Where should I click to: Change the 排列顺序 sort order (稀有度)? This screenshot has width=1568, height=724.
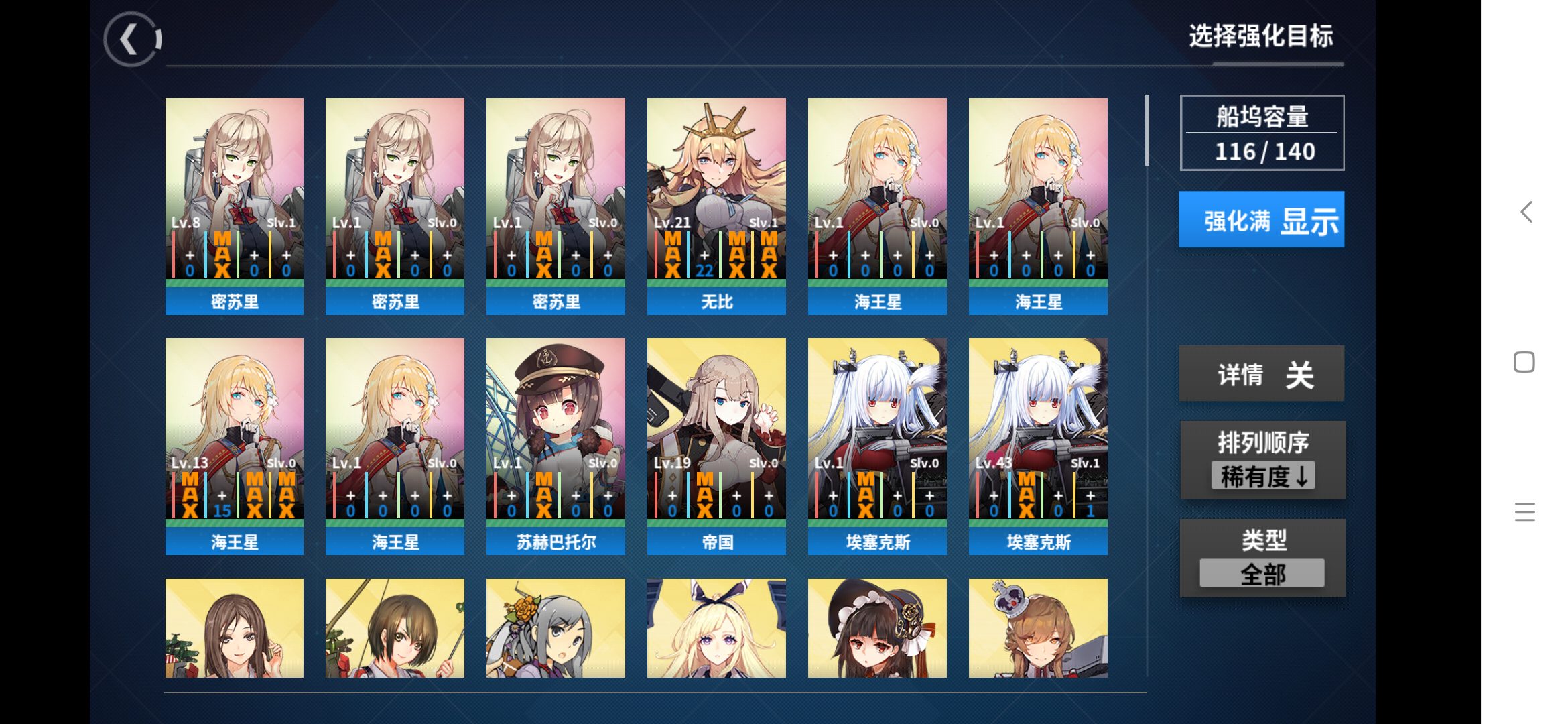1262,461
